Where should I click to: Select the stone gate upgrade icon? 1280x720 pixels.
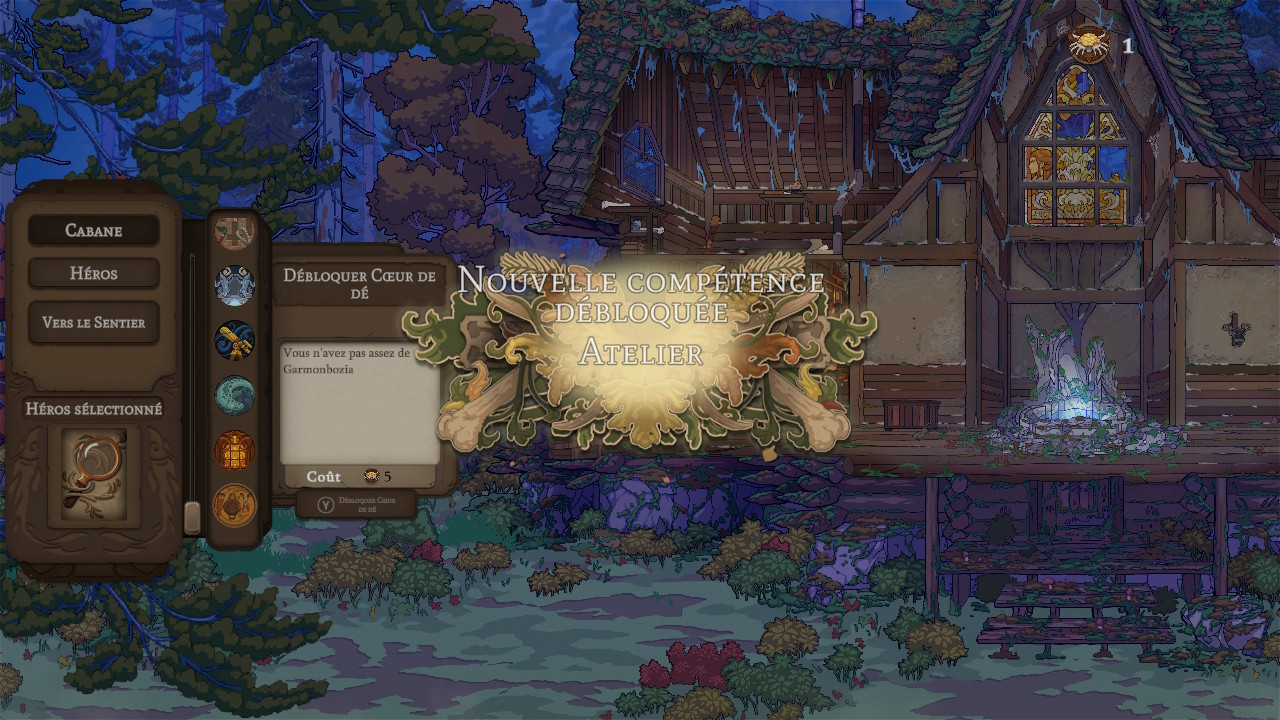(235, 285)
